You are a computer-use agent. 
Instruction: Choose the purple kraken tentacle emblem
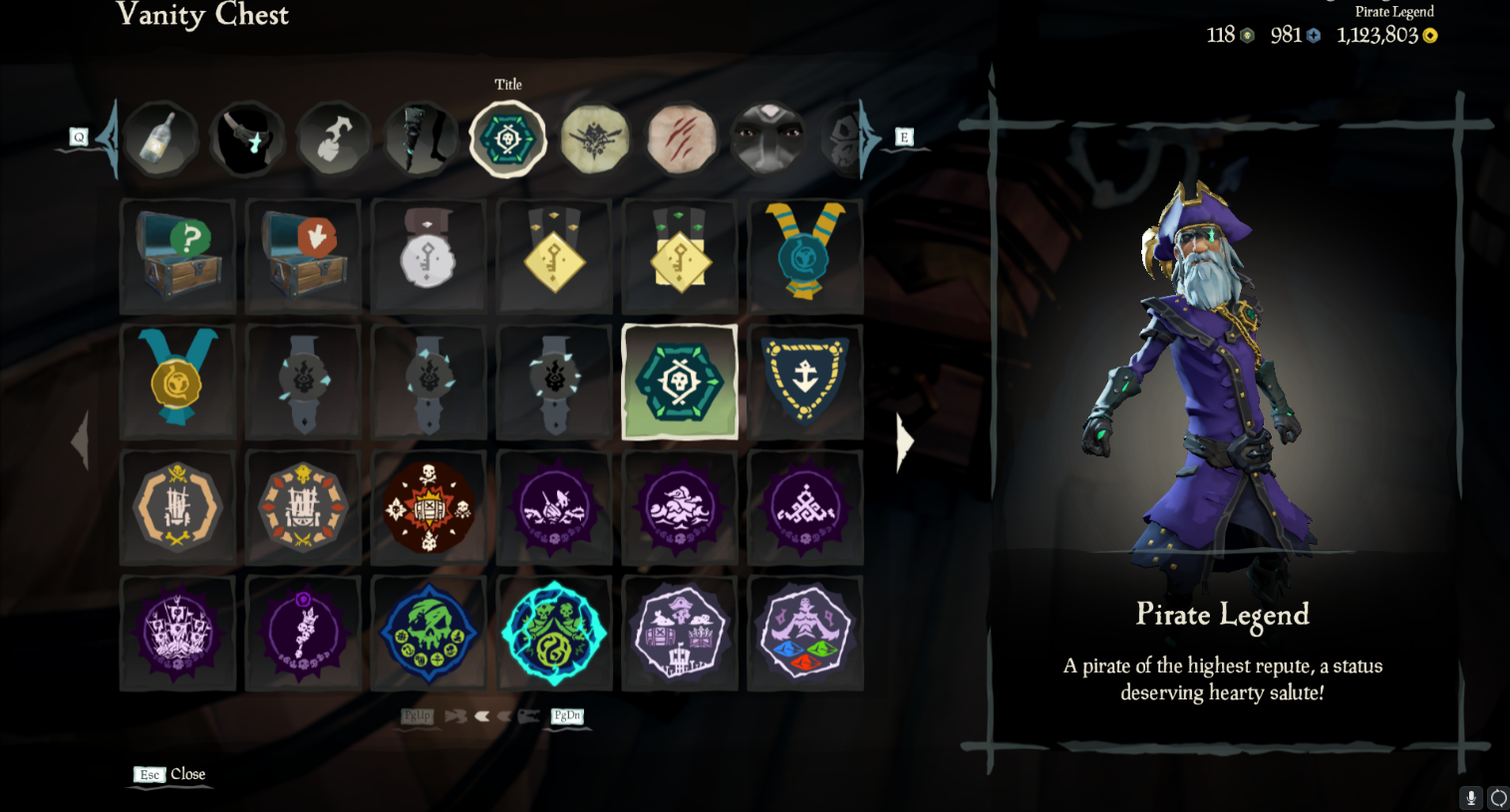click(x=303, y=633)
